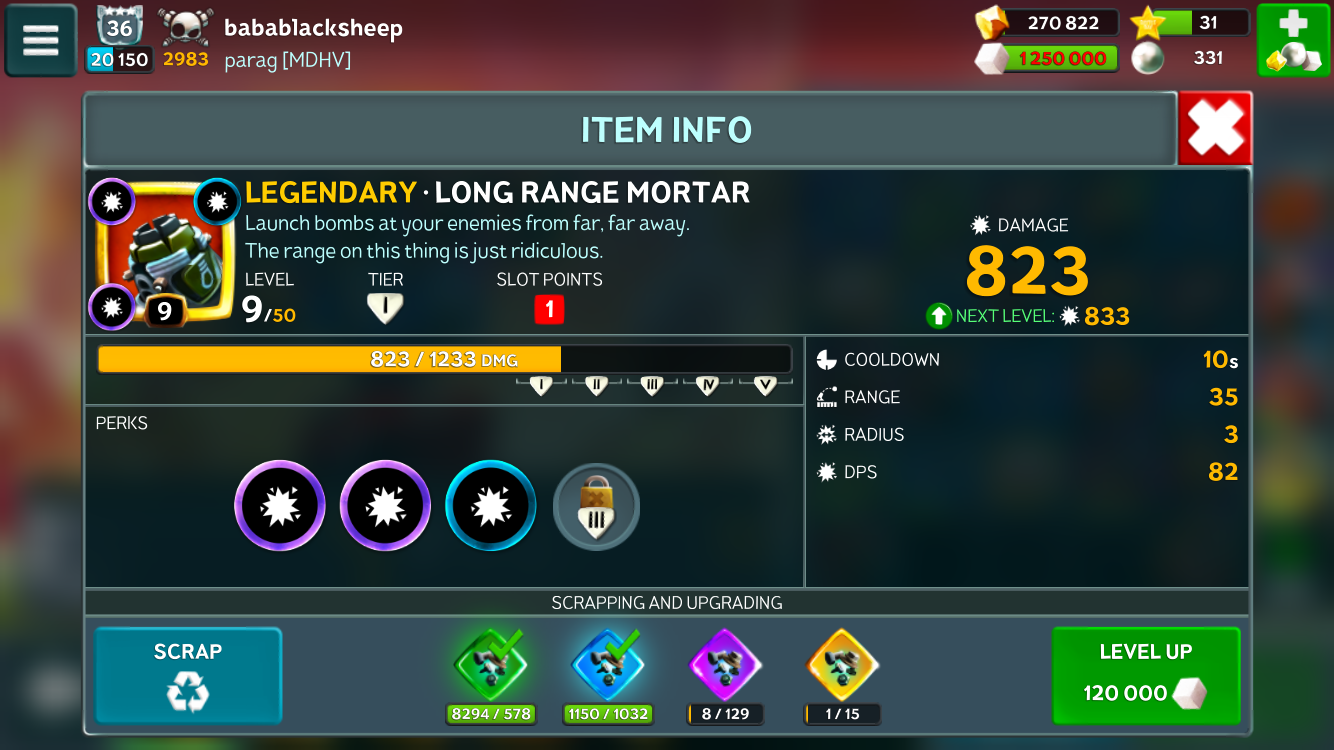
Task: Tap the gold currency counter
Action: pos(1048,23)
